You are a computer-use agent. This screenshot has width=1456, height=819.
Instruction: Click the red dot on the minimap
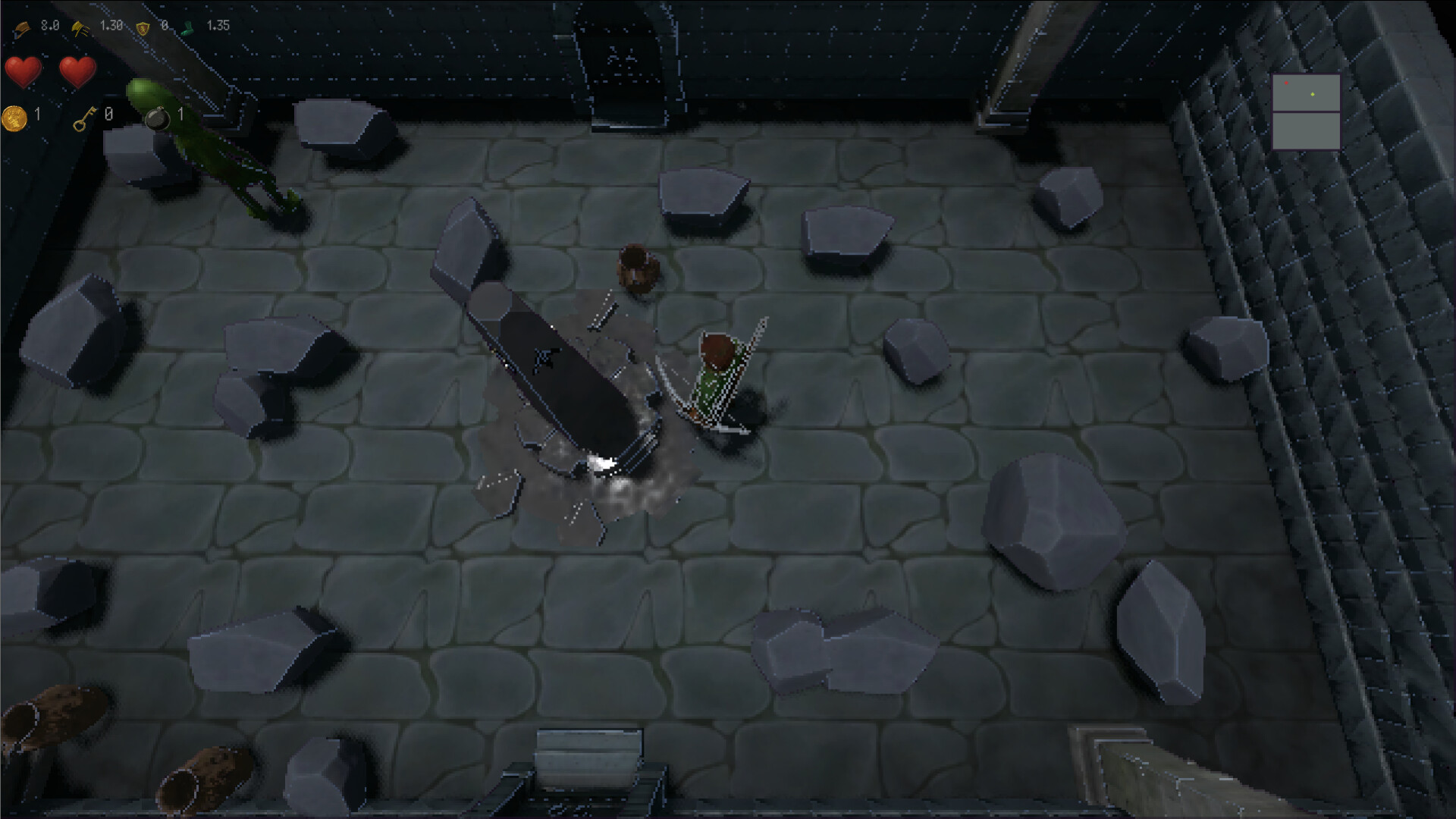pyautogui.click(x=1286, y=83)
